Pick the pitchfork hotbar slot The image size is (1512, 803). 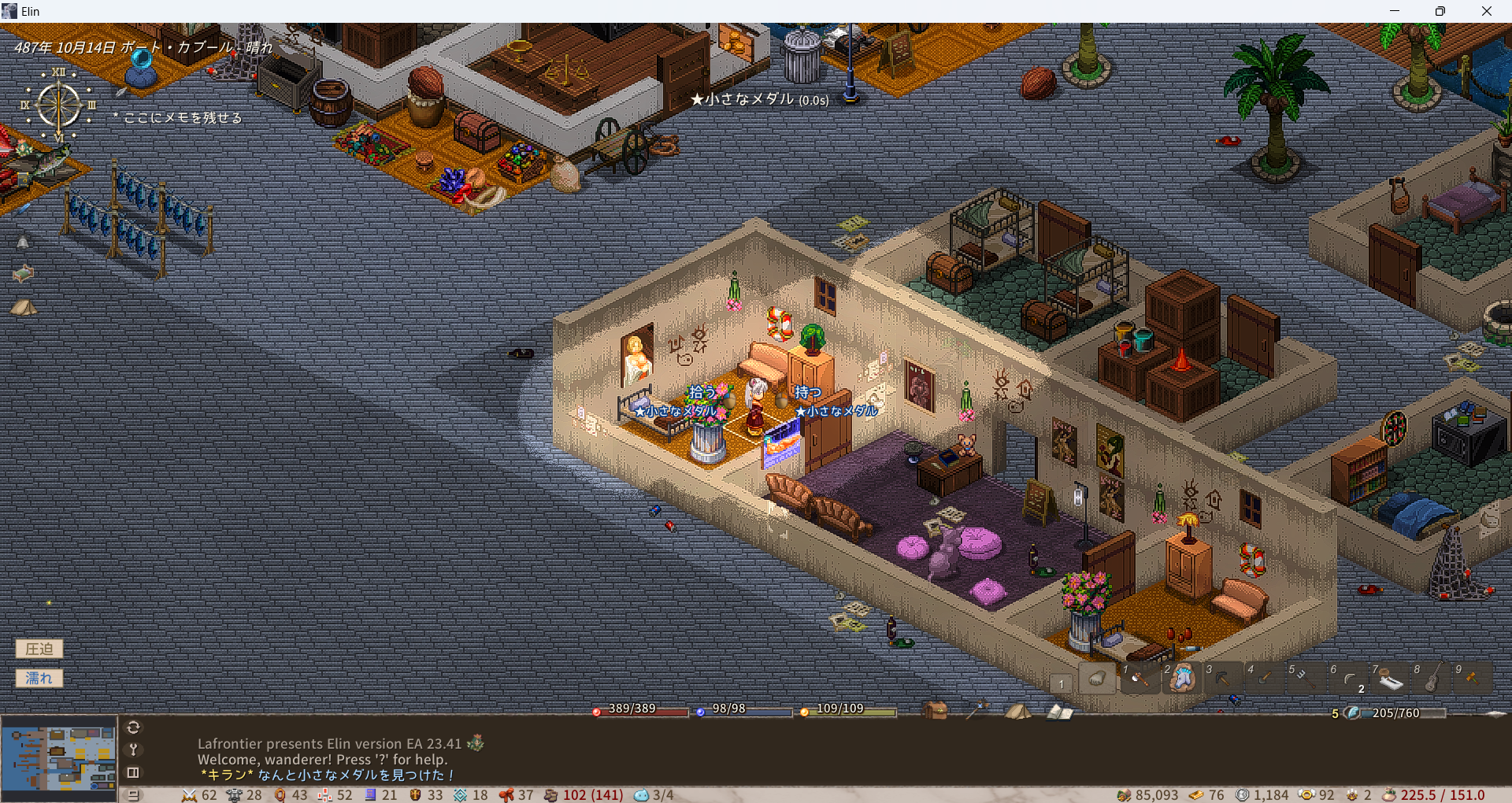[1306, 679]
